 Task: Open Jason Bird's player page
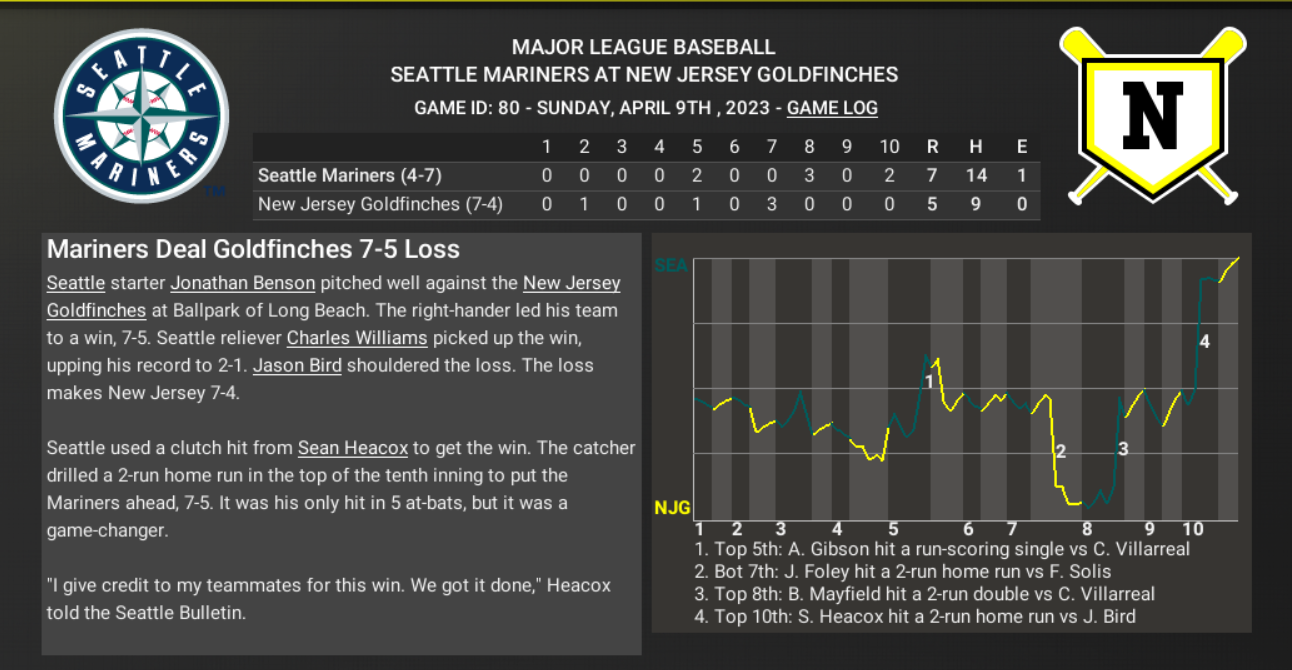pos(297,366)
